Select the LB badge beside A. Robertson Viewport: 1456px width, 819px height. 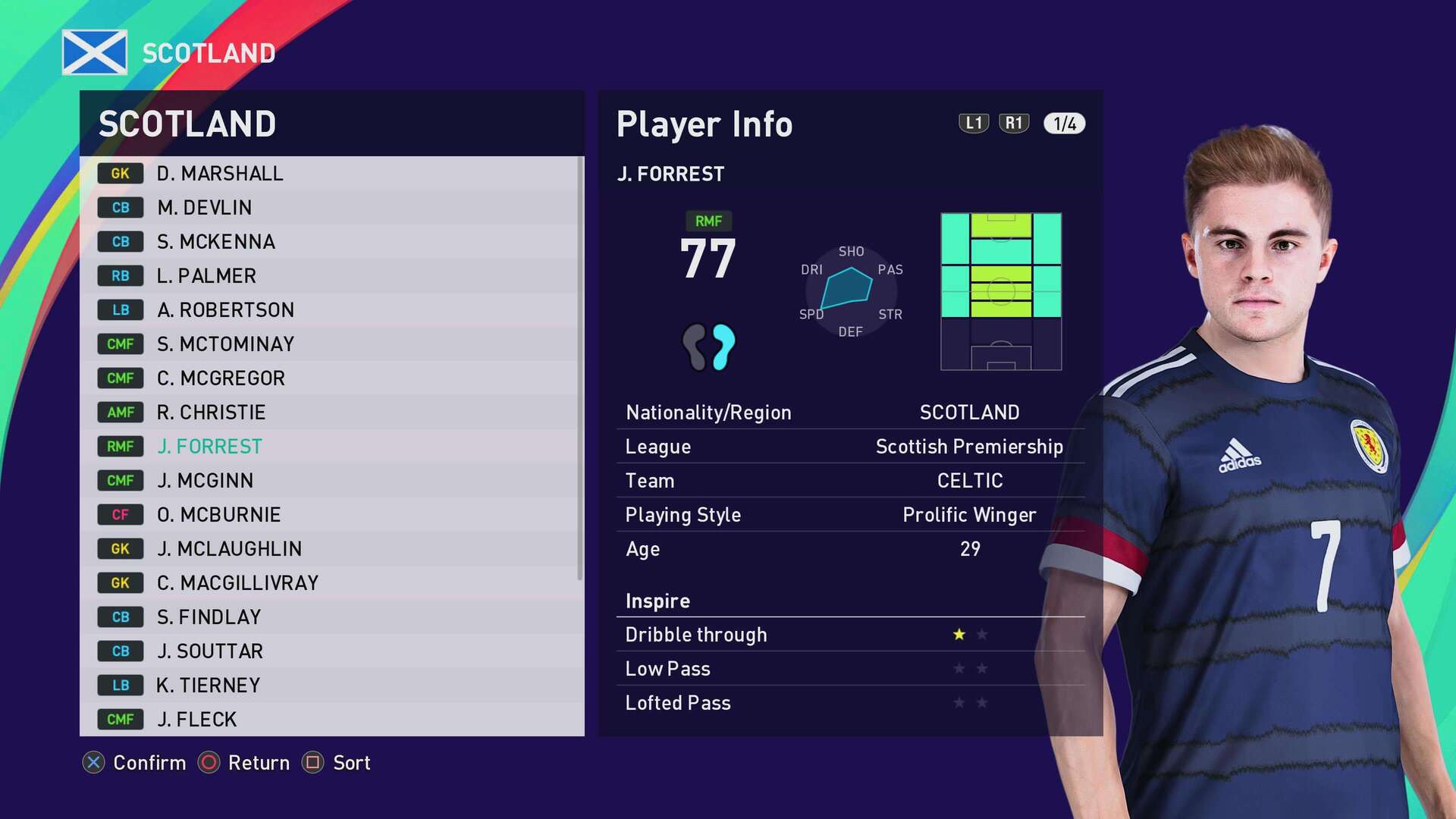(120, 309)
